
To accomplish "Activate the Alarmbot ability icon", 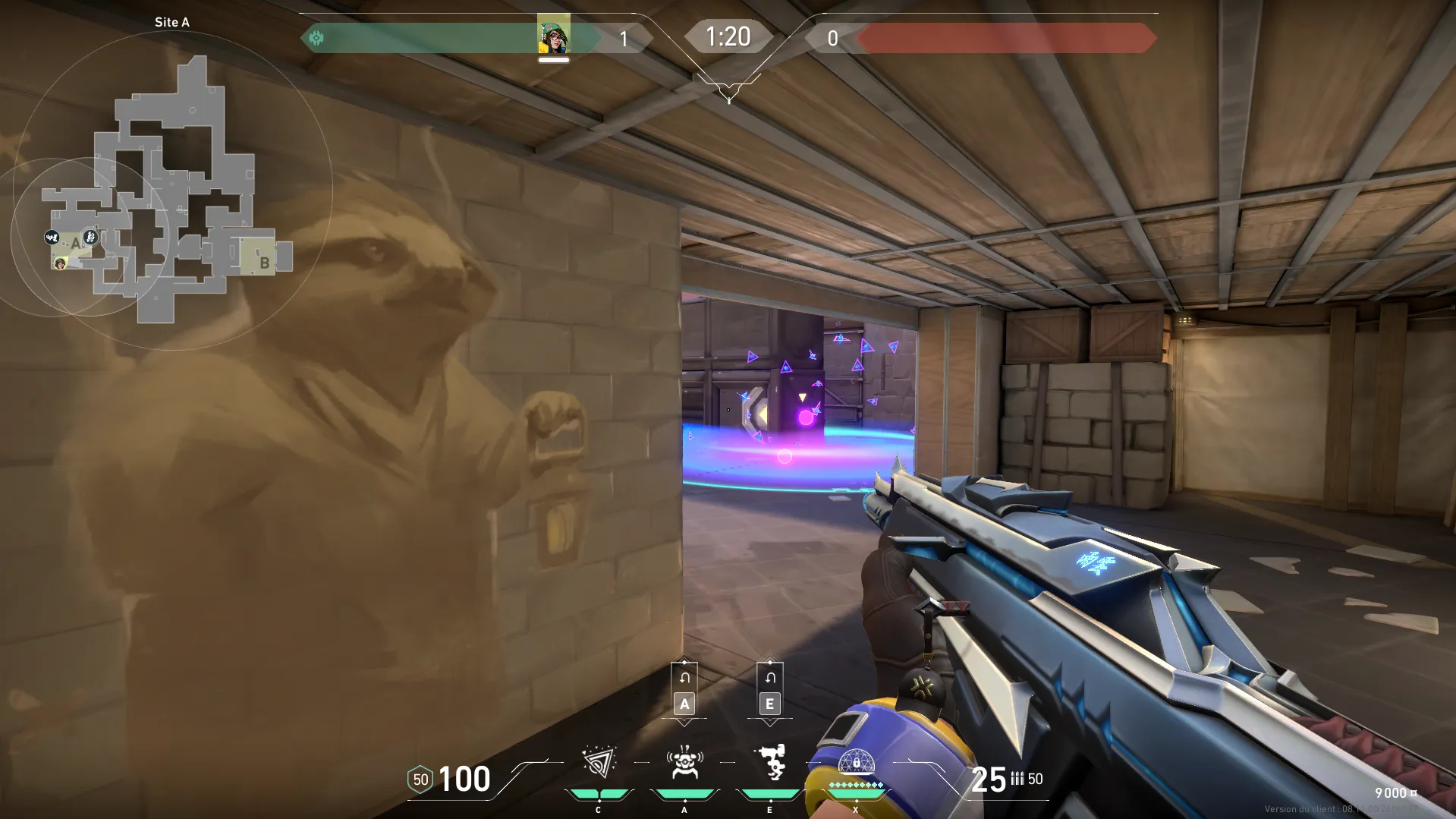I will (684, 763).
